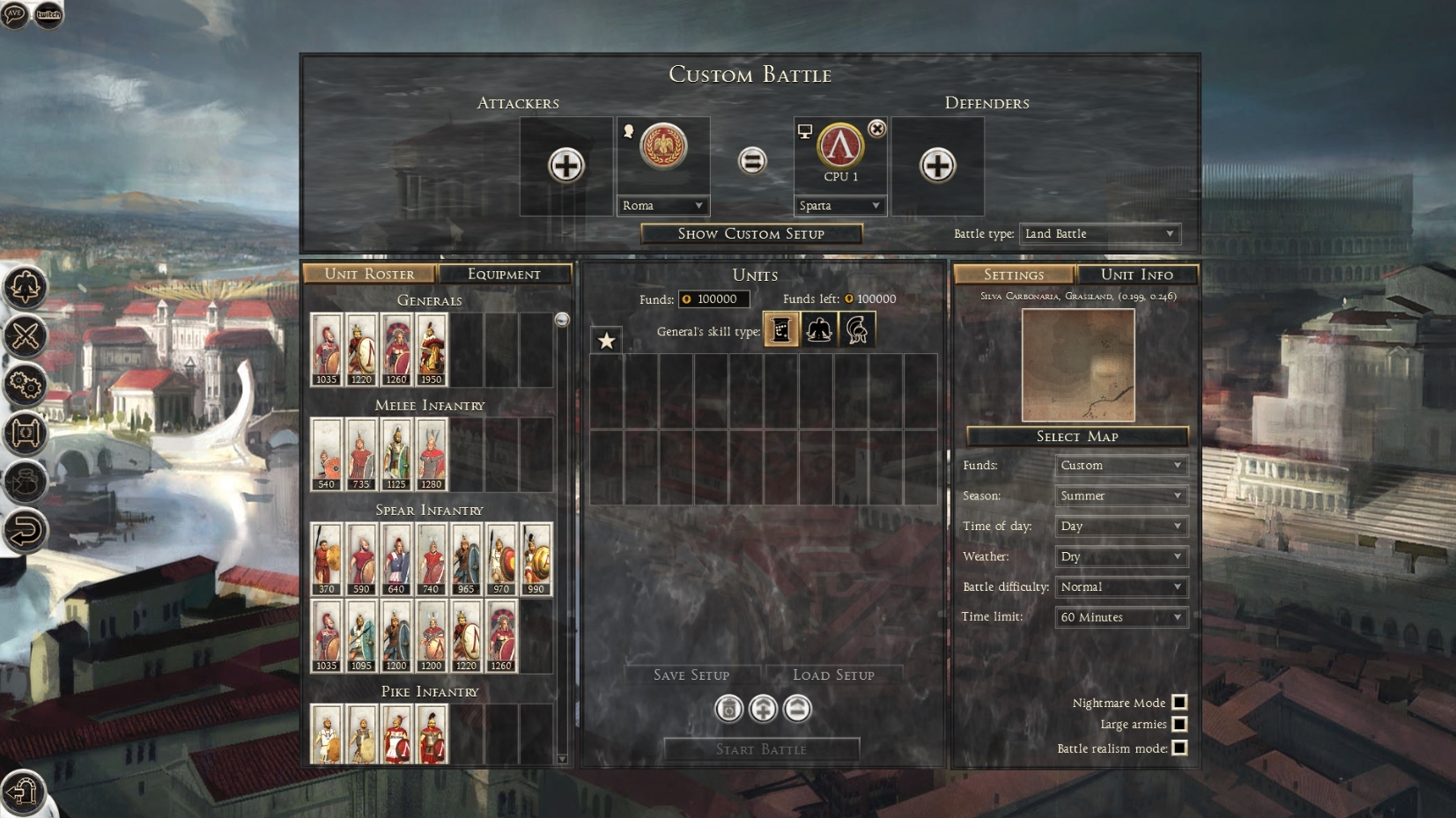The width and height of the screenshot is (1456, 818).
Task: Open the Twitch overlay button
Action: pyautogui.click(x=48, y=14)
